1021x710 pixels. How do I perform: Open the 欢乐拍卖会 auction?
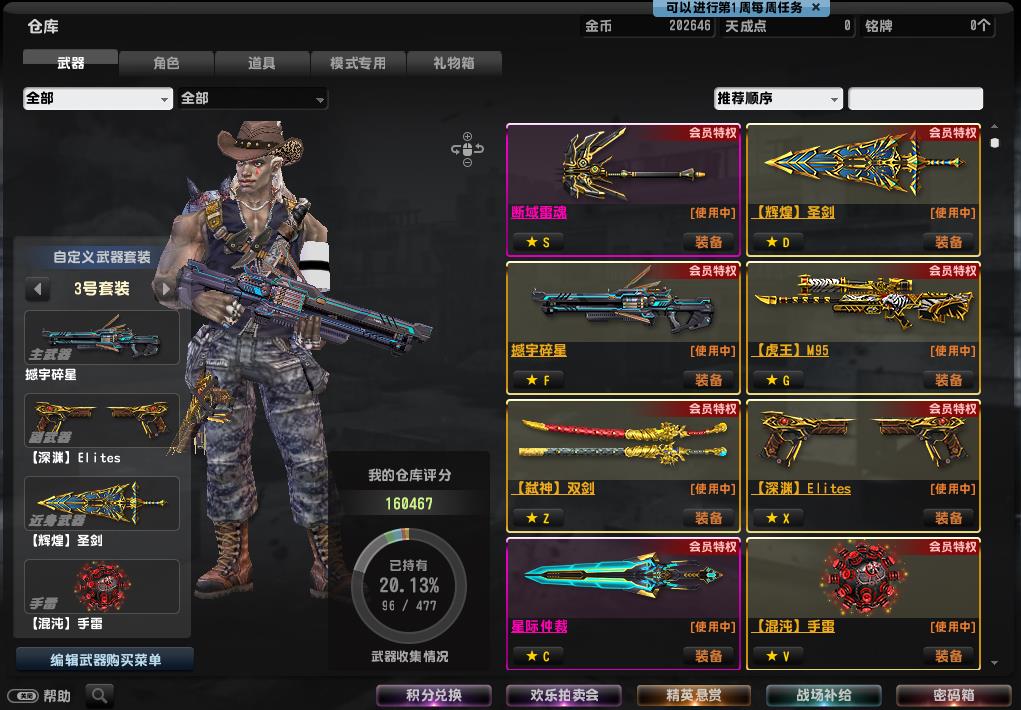click(565, 695)
